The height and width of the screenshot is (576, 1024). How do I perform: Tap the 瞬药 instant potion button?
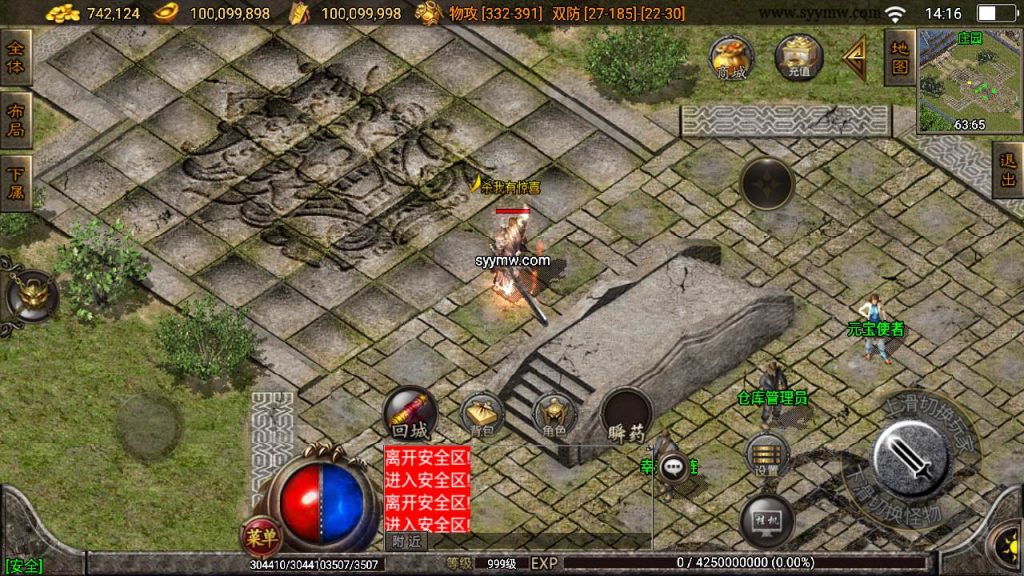[x=627, y=416]
